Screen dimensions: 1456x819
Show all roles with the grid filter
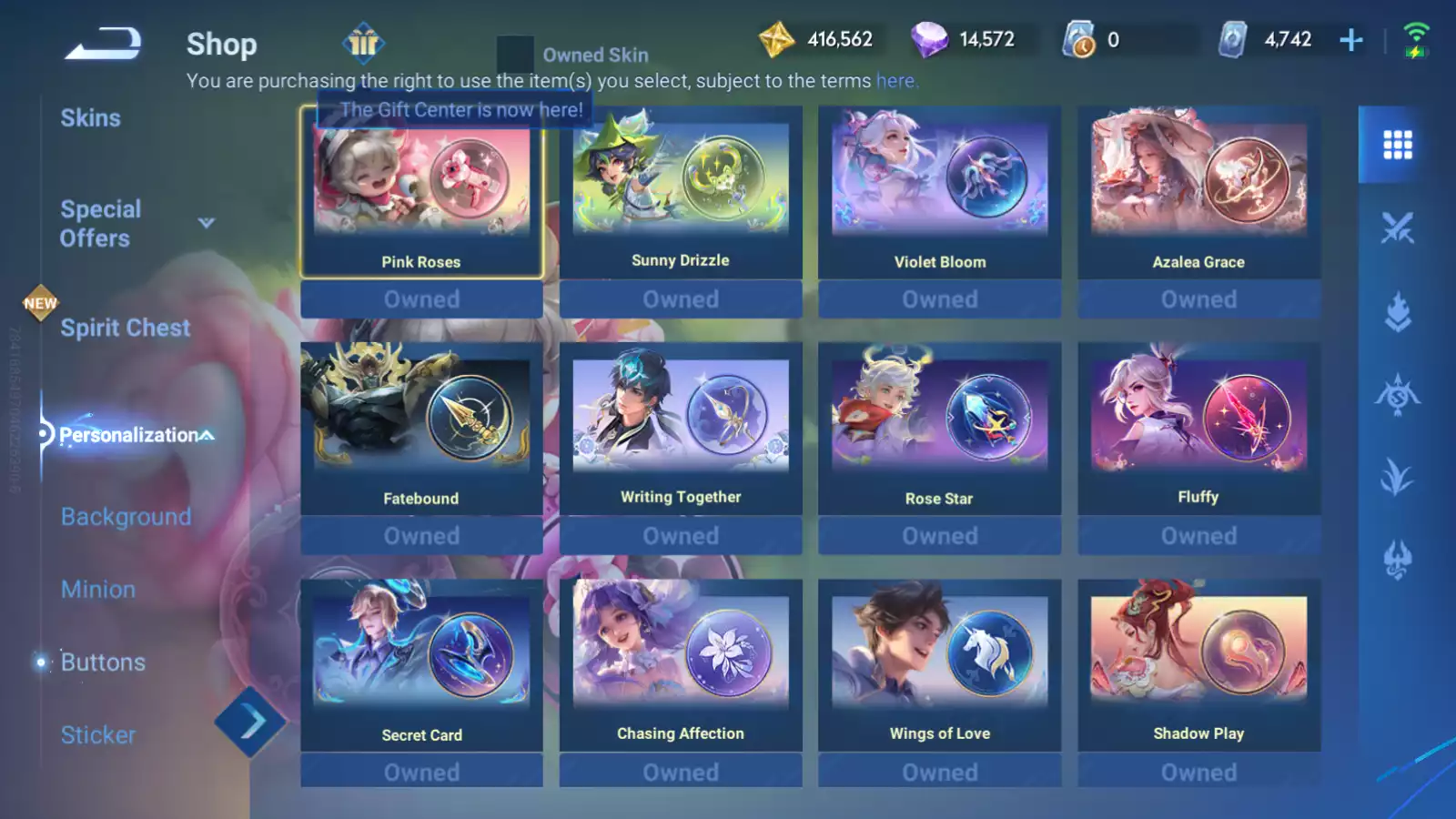coord(1397,145)
